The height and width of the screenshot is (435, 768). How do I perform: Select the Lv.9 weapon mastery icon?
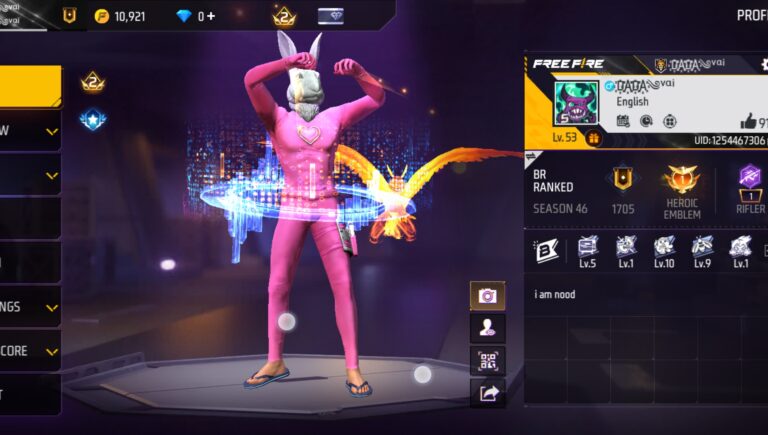[702, 249]
